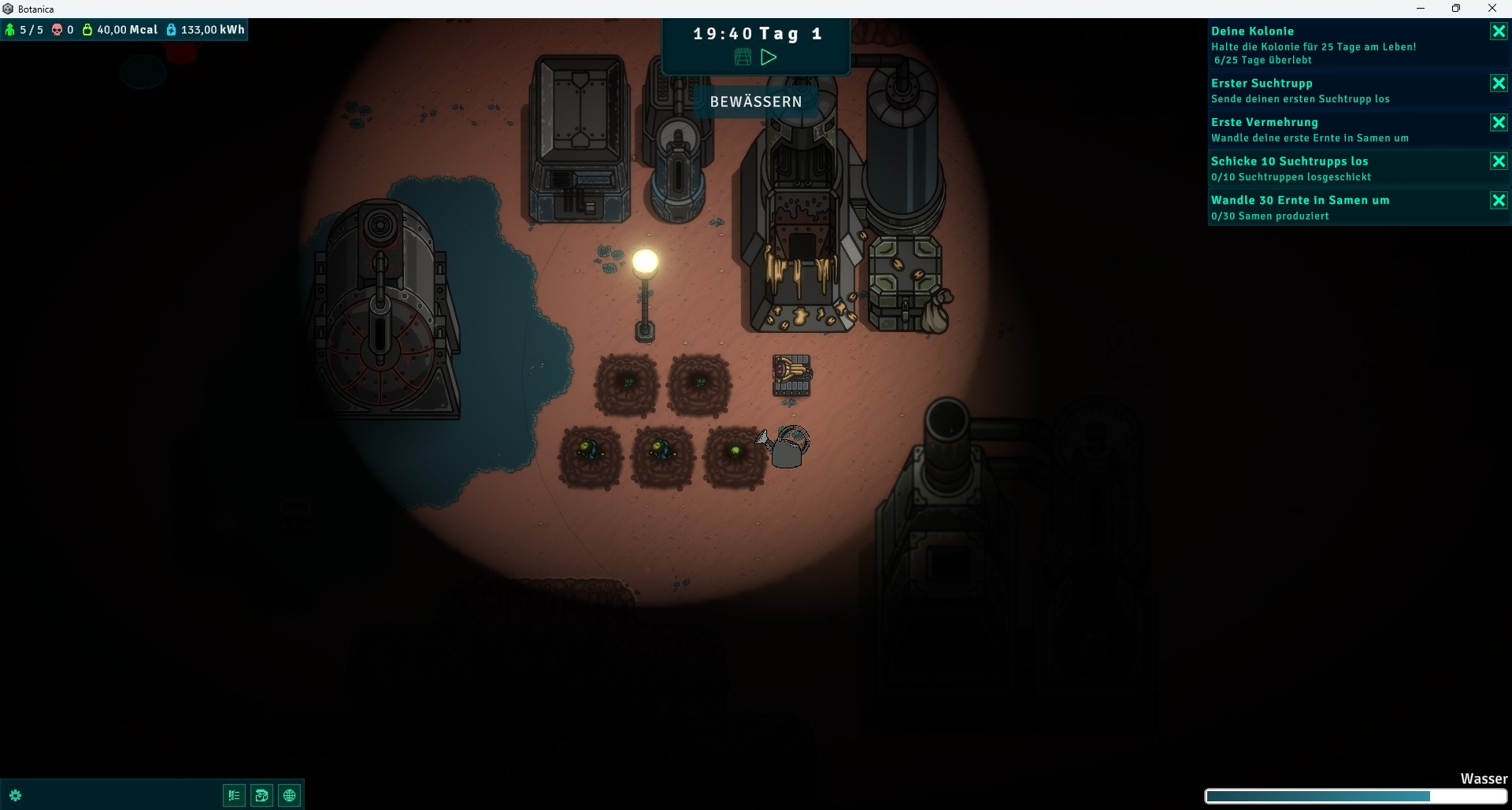
Task: Dismiss 'Wandle 30 Ernte in Samen um'
Action: click(1498, 201)
